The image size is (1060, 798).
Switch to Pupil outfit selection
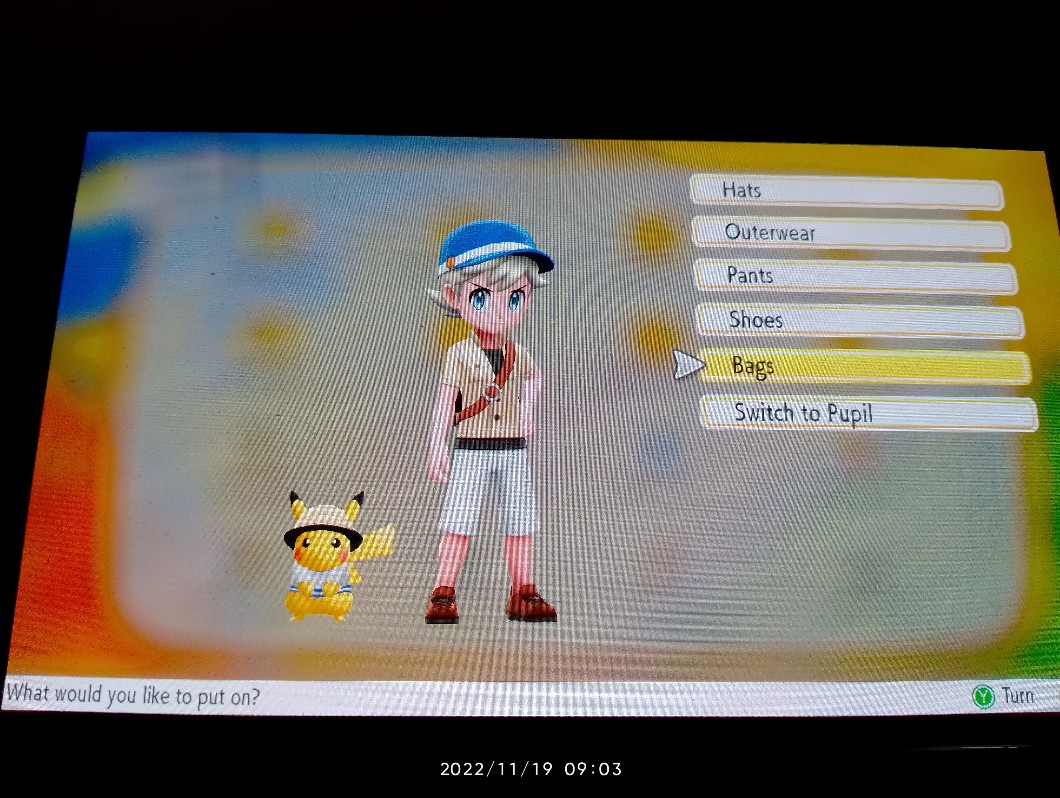(x=868, y=413)
